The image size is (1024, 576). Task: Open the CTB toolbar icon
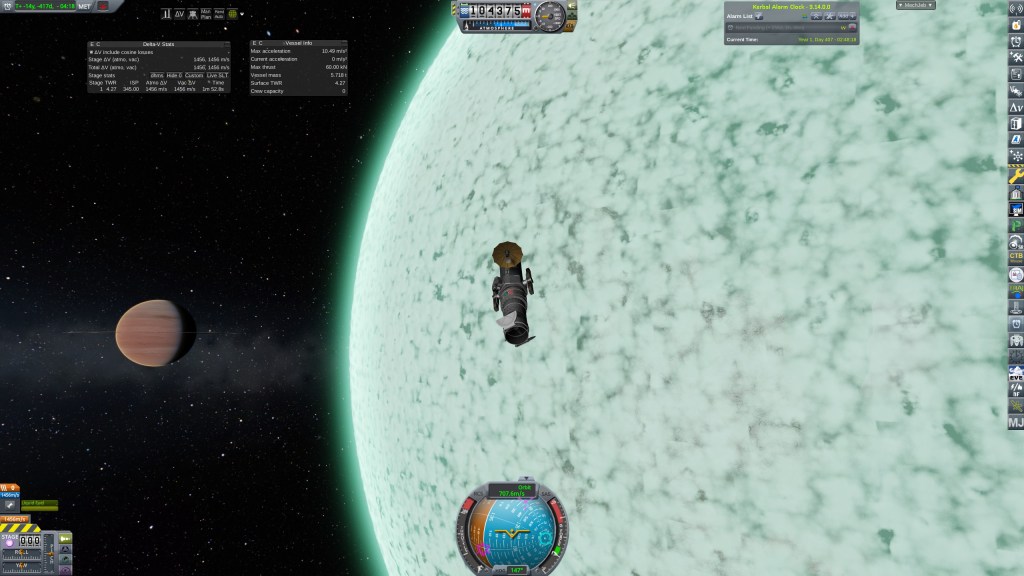point(1016,257)
